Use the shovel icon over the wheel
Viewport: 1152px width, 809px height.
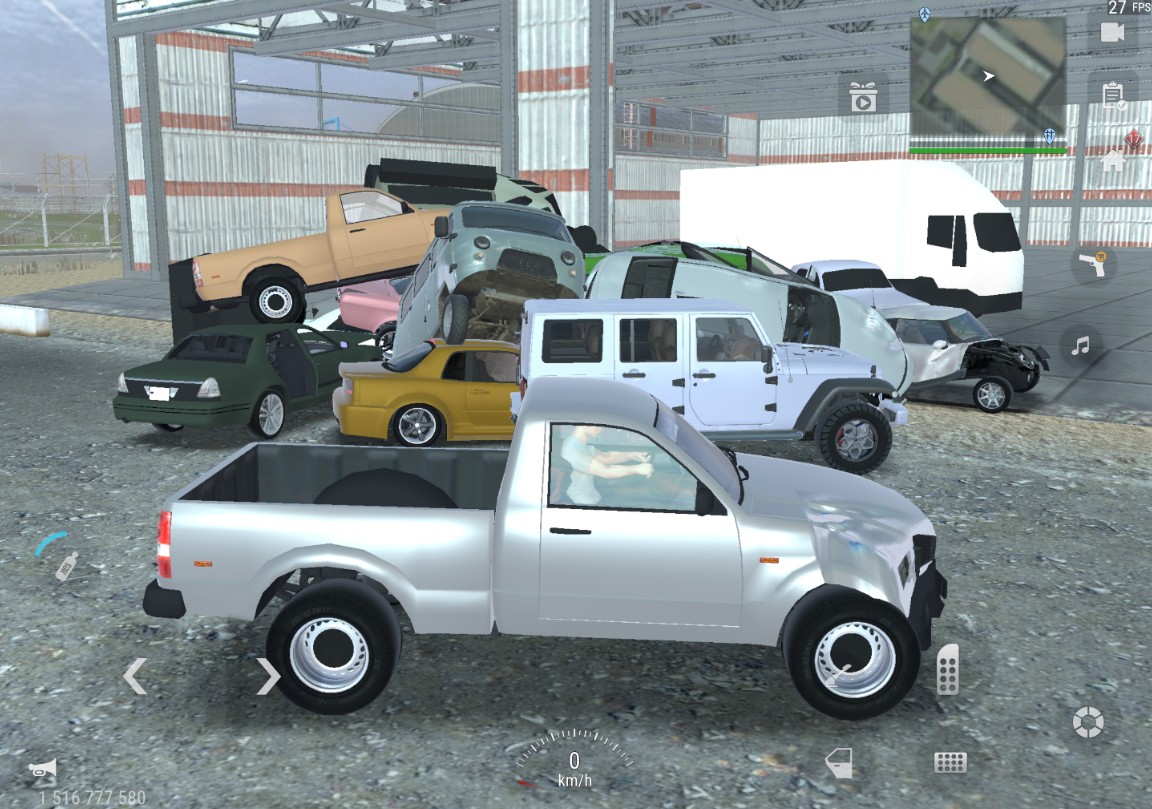click(x=838, y=674)
